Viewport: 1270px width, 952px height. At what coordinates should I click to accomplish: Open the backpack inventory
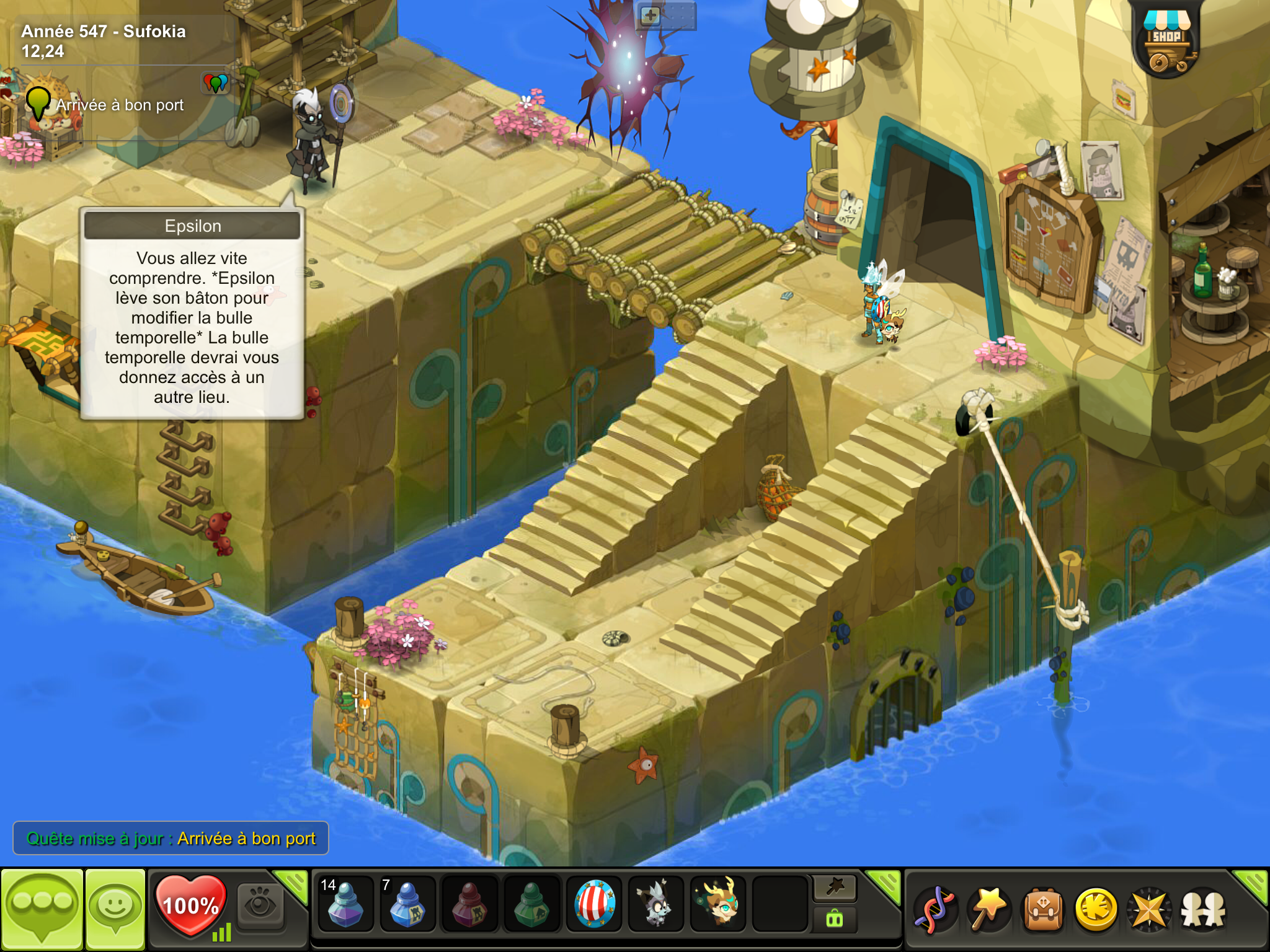(x=1043, y=910)
